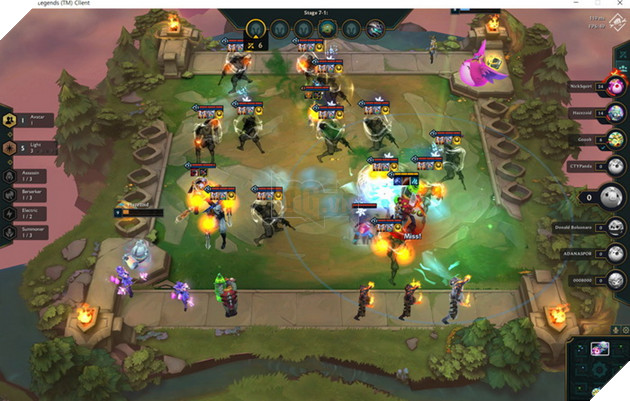View TTYPanda's board from the scoreboard

[590, 165]
